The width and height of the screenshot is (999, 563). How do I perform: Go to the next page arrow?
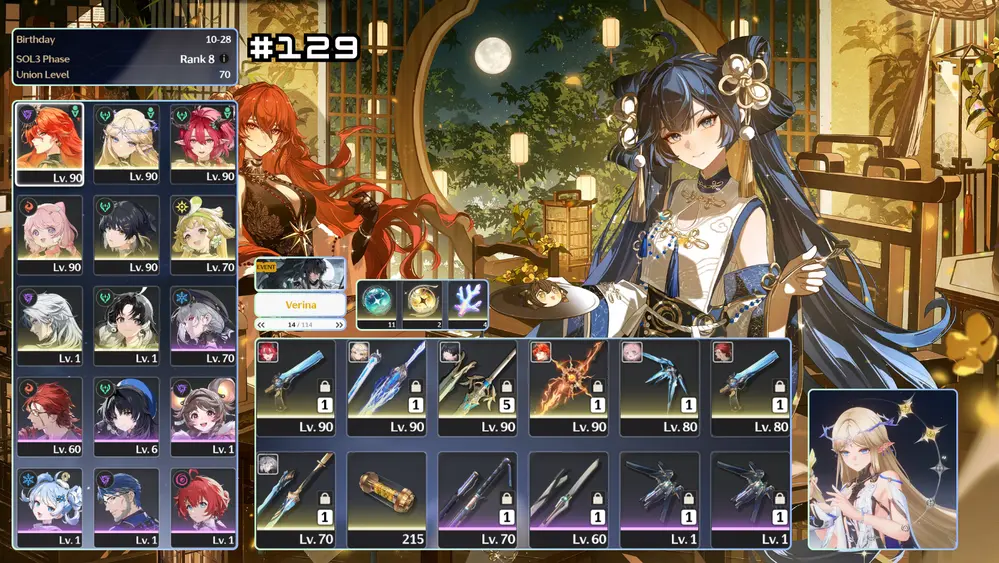pyautogui.click(x=339, y=325)
